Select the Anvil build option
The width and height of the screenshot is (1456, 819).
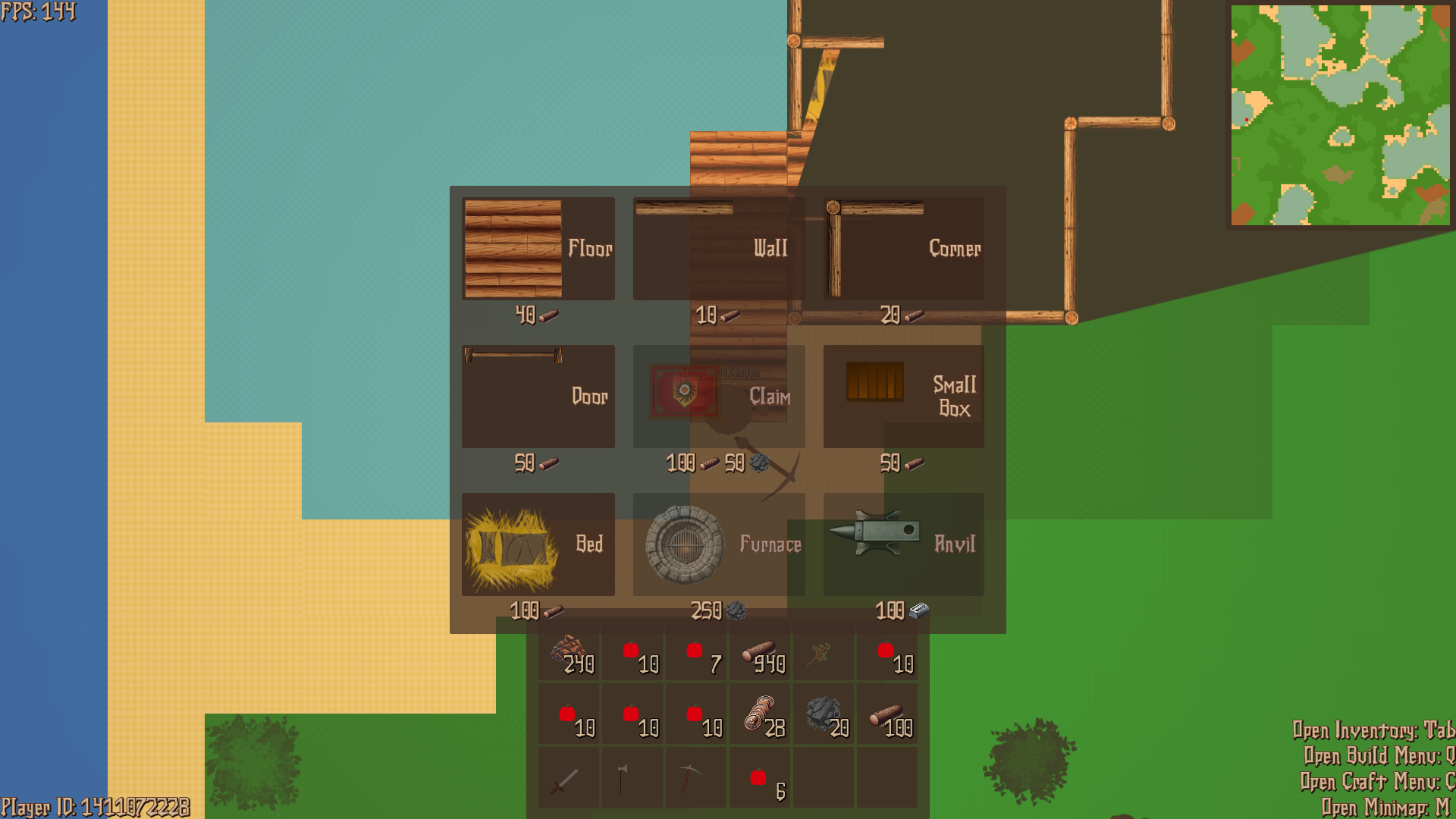click(902, 544)
